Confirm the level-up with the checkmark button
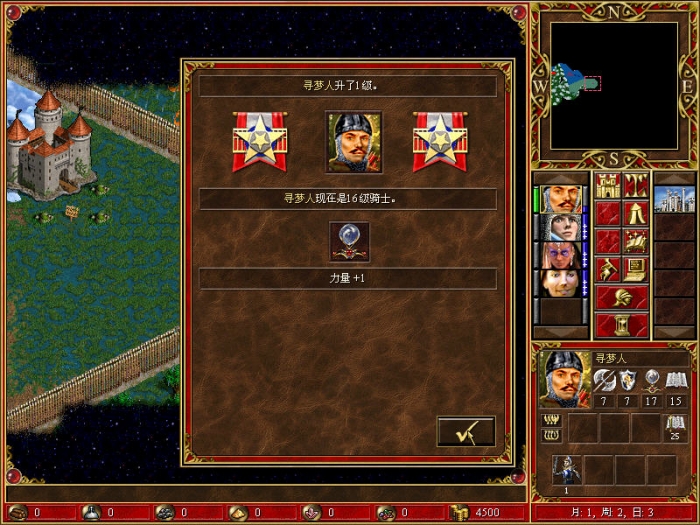 pos(466,431)
